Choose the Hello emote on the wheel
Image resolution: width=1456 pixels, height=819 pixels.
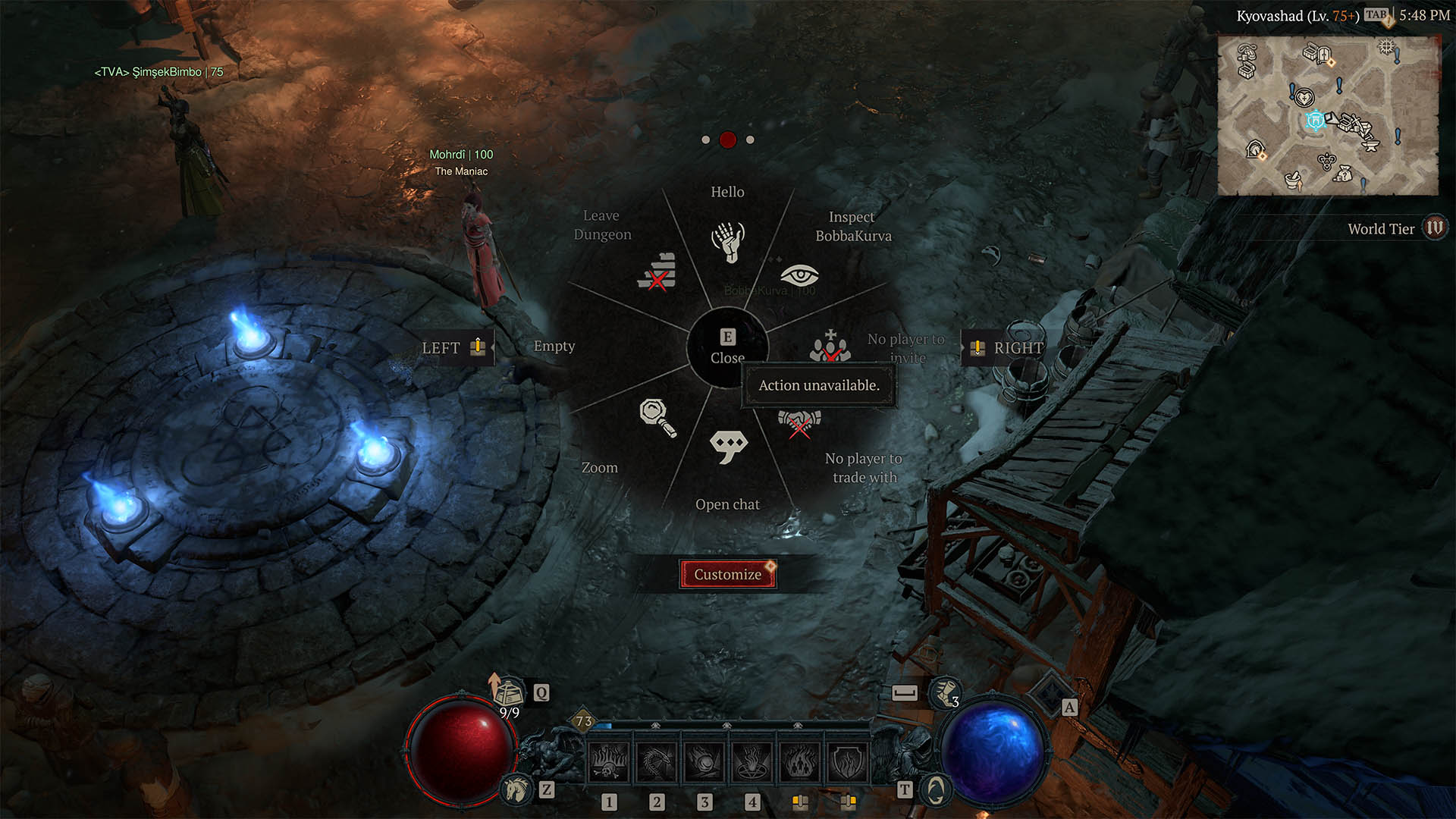728,241
